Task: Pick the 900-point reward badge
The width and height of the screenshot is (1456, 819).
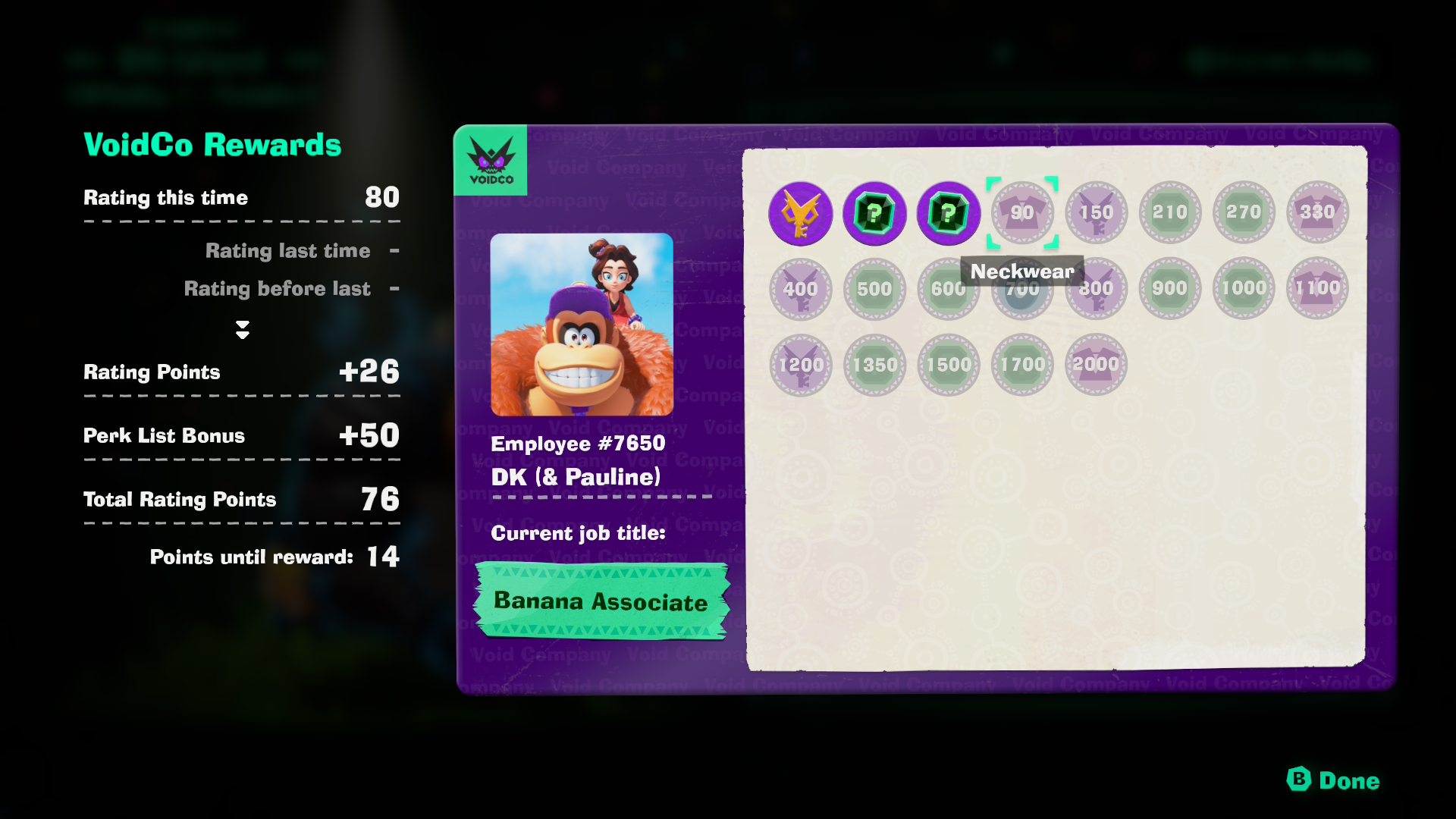Action: click(x=1170, y=289)
